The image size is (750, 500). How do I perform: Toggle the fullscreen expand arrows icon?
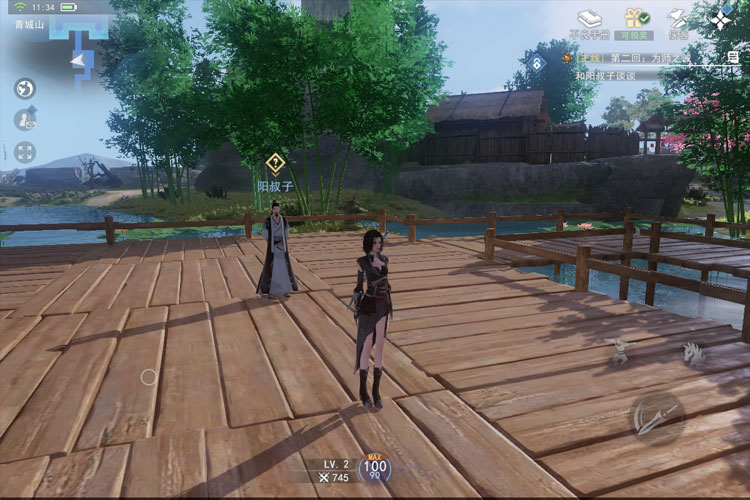pos(25,152)
